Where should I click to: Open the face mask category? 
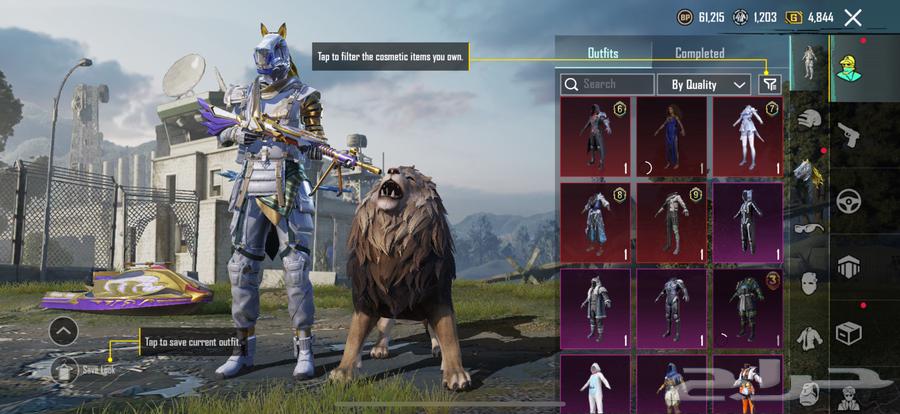pyautogui.click(x=808, y=283)
